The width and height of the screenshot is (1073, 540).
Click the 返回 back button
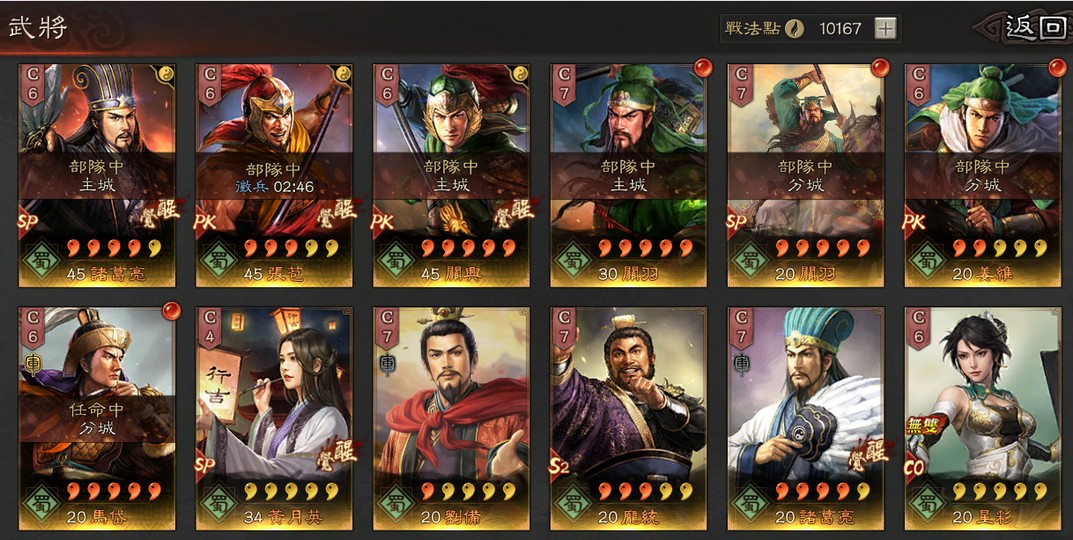1035,27
